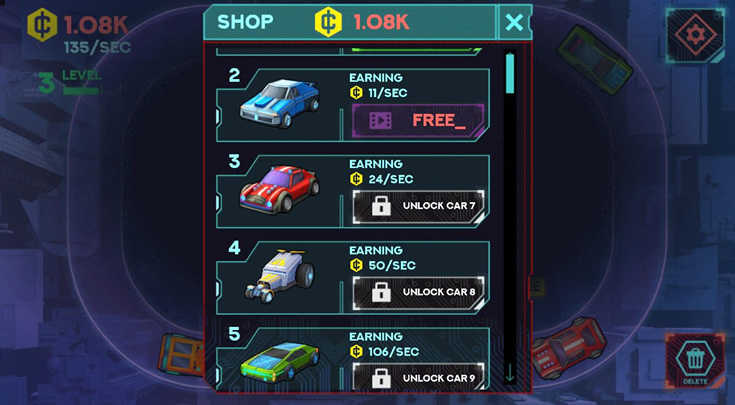Choose the Unlock Car 9 button
This screenshot has width=735, height=405.
pyautogui.click(x=418, y=378)
